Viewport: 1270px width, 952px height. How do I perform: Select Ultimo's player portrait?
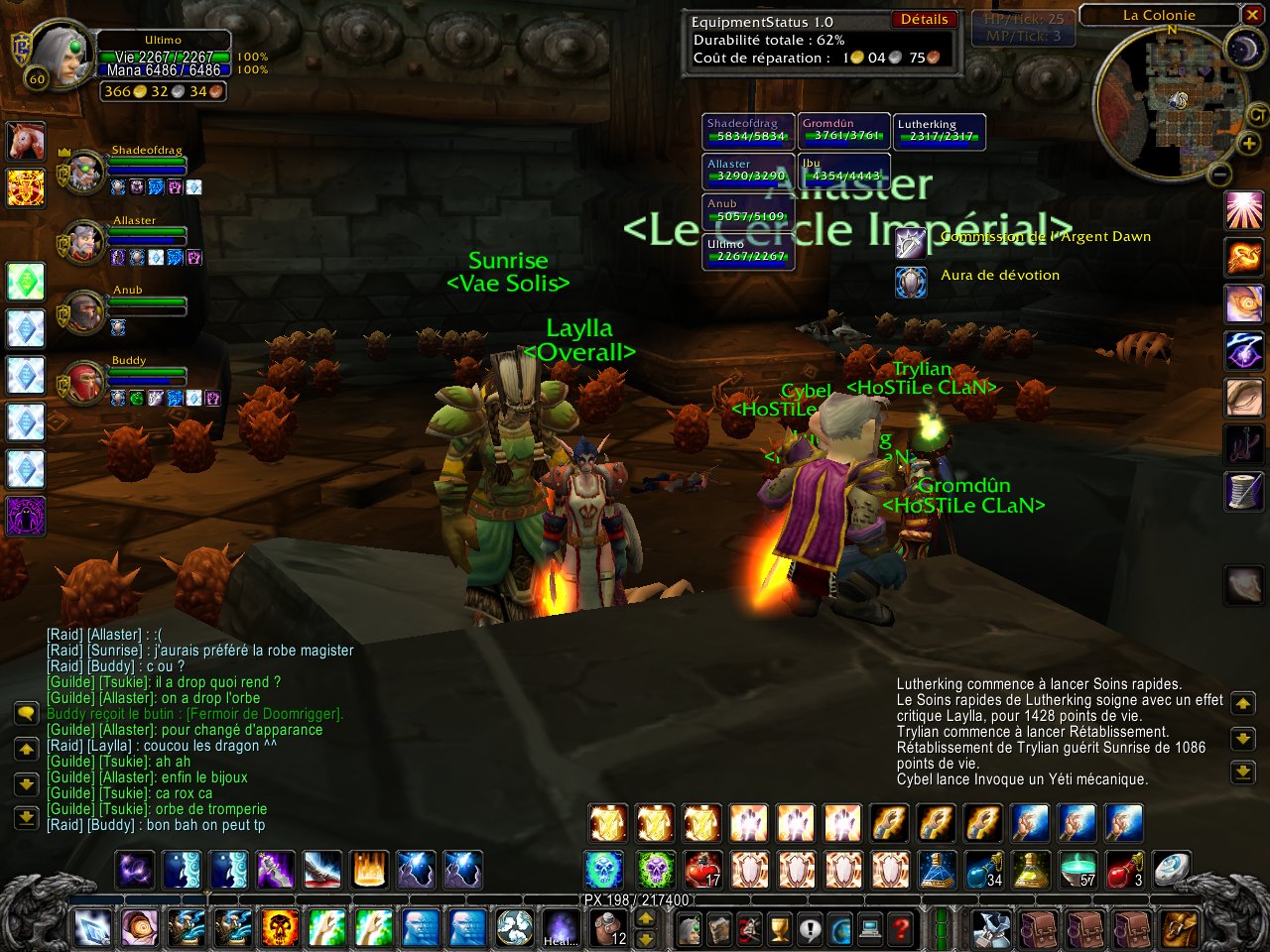coord(63,59)
